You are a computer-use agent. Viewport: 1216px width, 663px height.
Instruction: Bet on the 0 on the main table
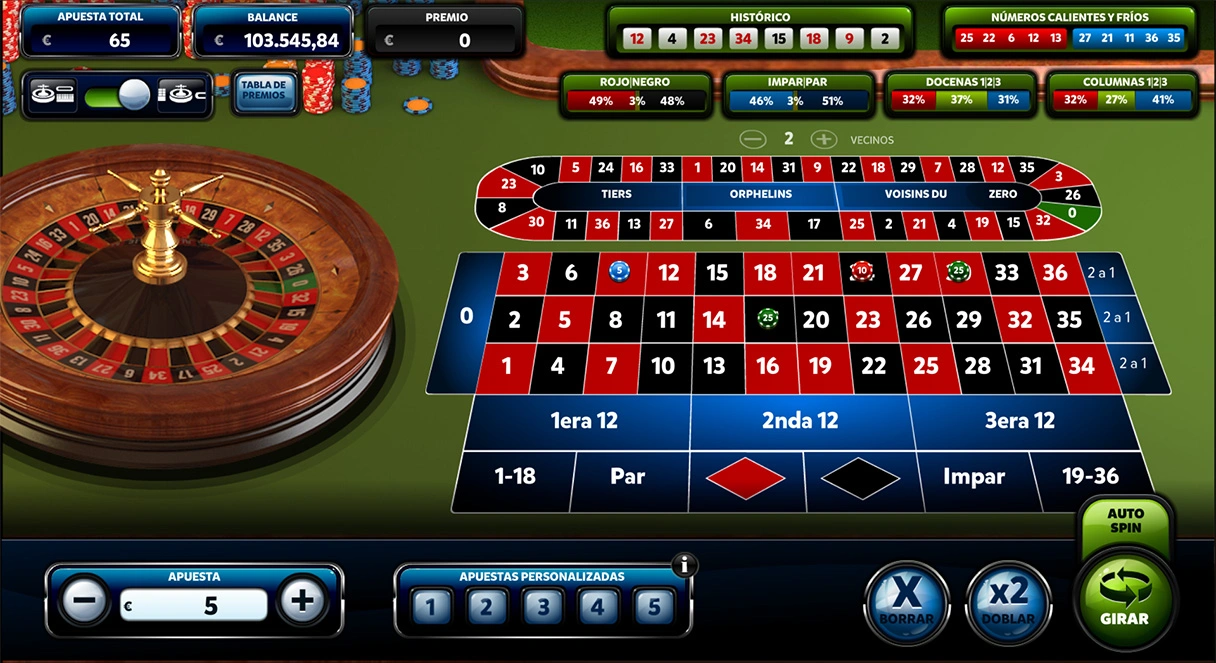[x=466, y=317]
